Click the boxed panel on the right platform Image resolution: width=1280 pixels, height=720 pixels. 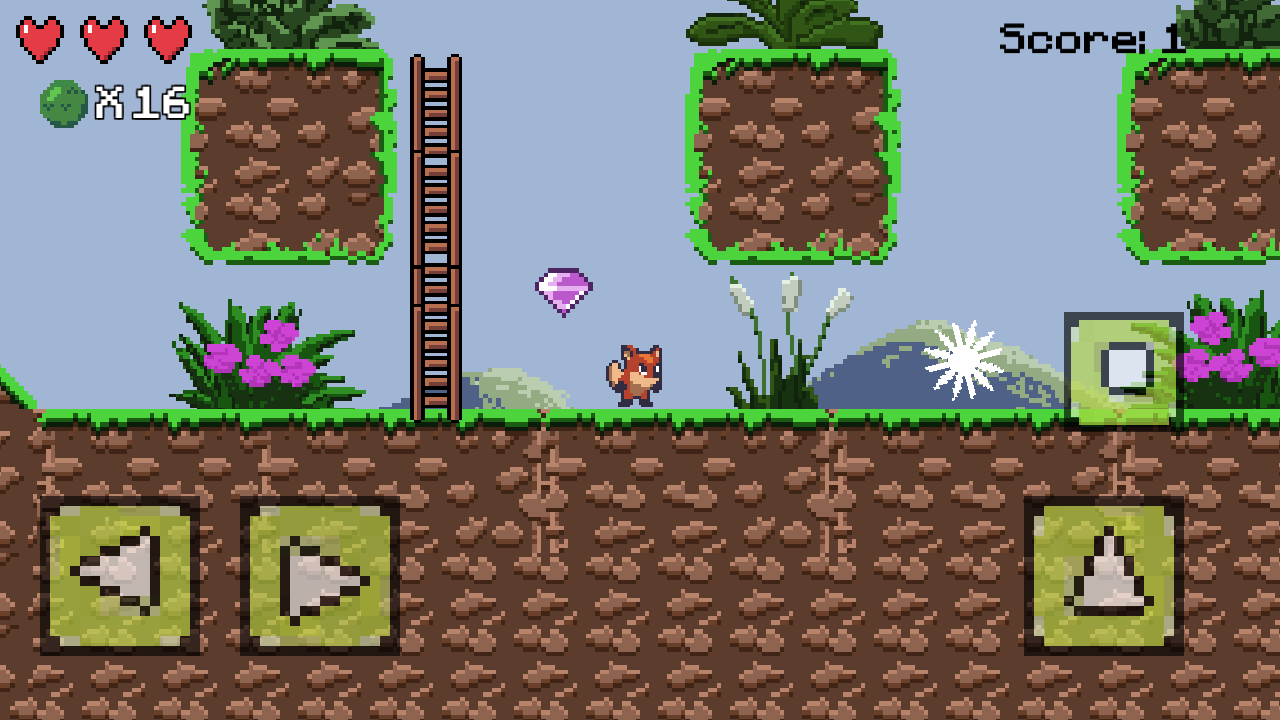1122,370
